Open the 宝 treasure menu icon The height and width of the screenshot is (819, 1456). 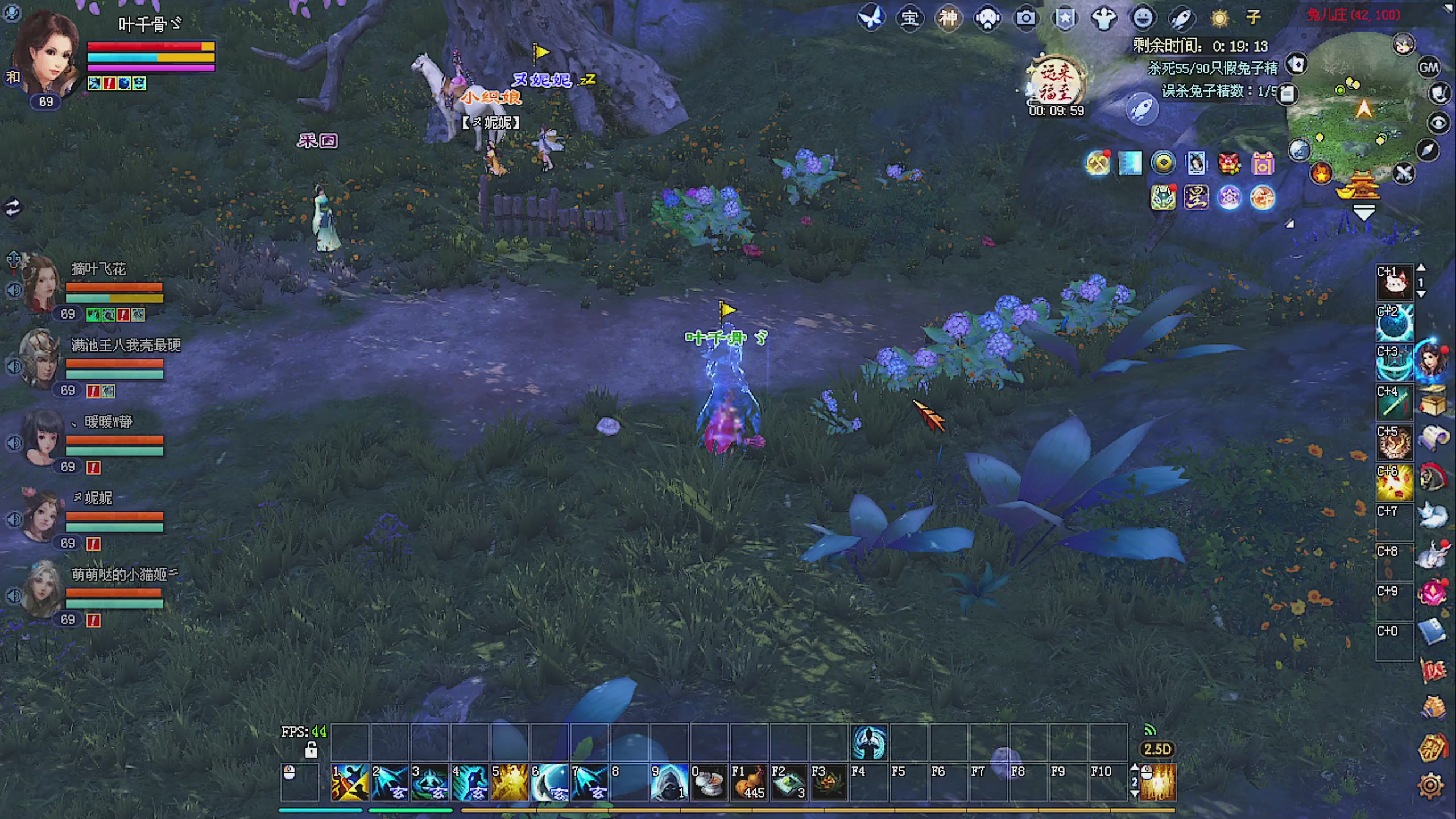coord(909,18)
